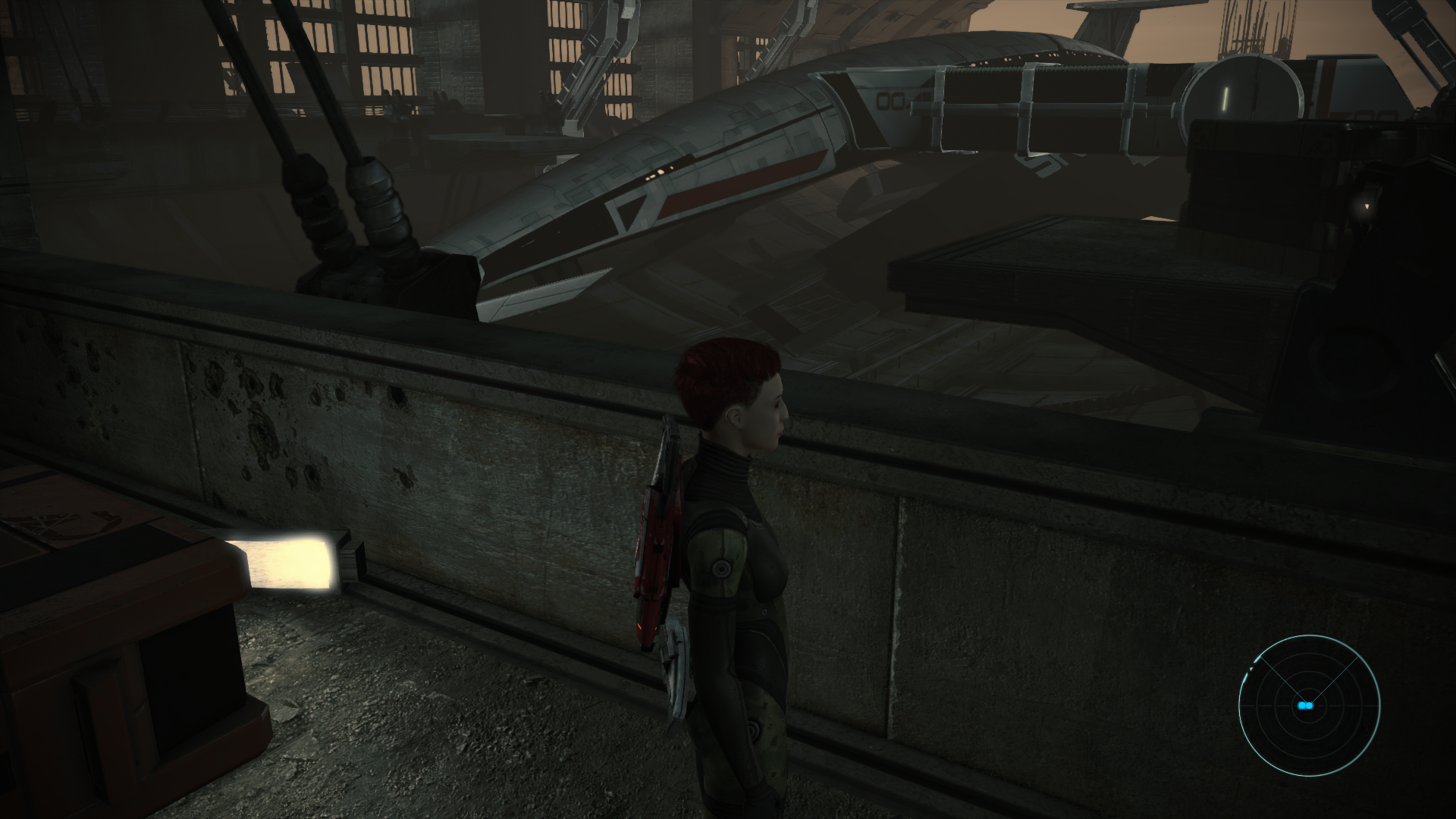Click the circular radar minimap
The width and height of the screenshot is (1456, 819).
[1309, 704]
